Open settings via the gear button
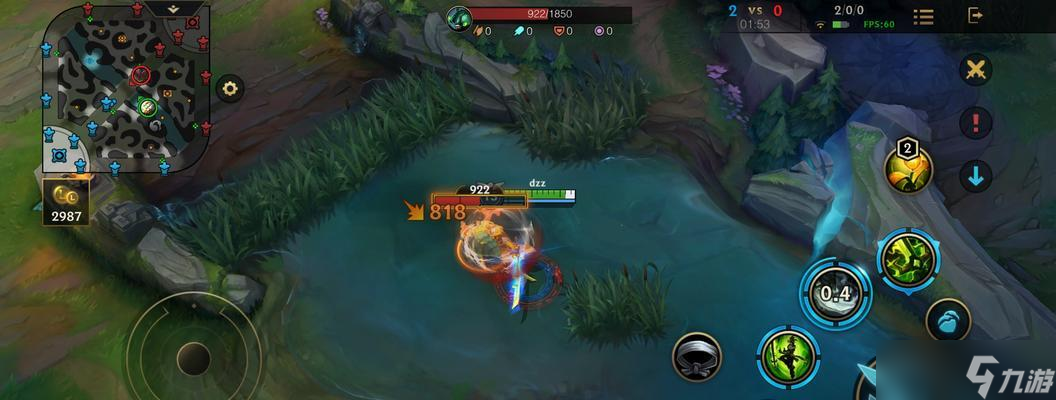The image size is (1056, 400). 231,88
